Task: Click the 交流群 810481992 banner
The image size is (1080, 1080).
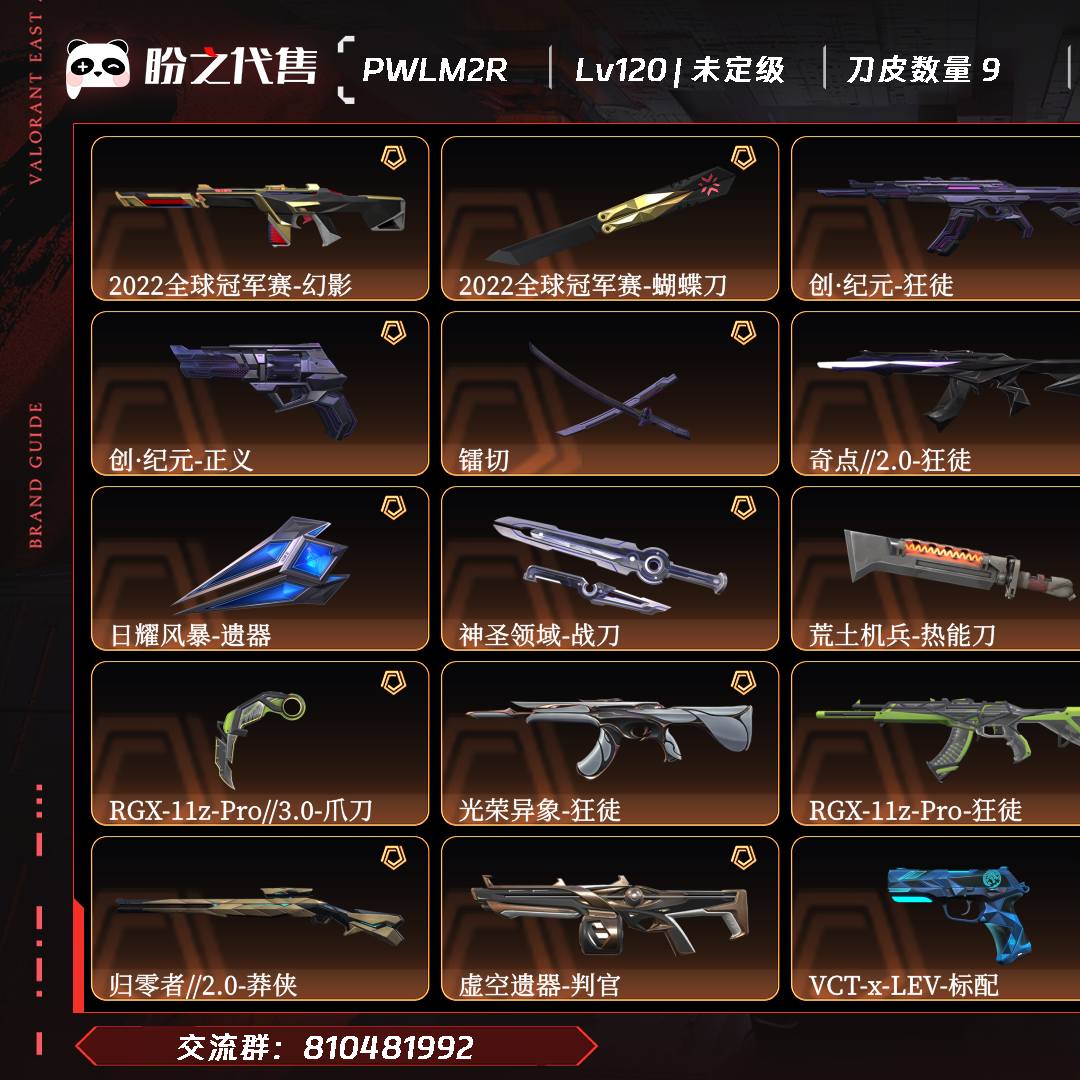Action: (335, 1047)
